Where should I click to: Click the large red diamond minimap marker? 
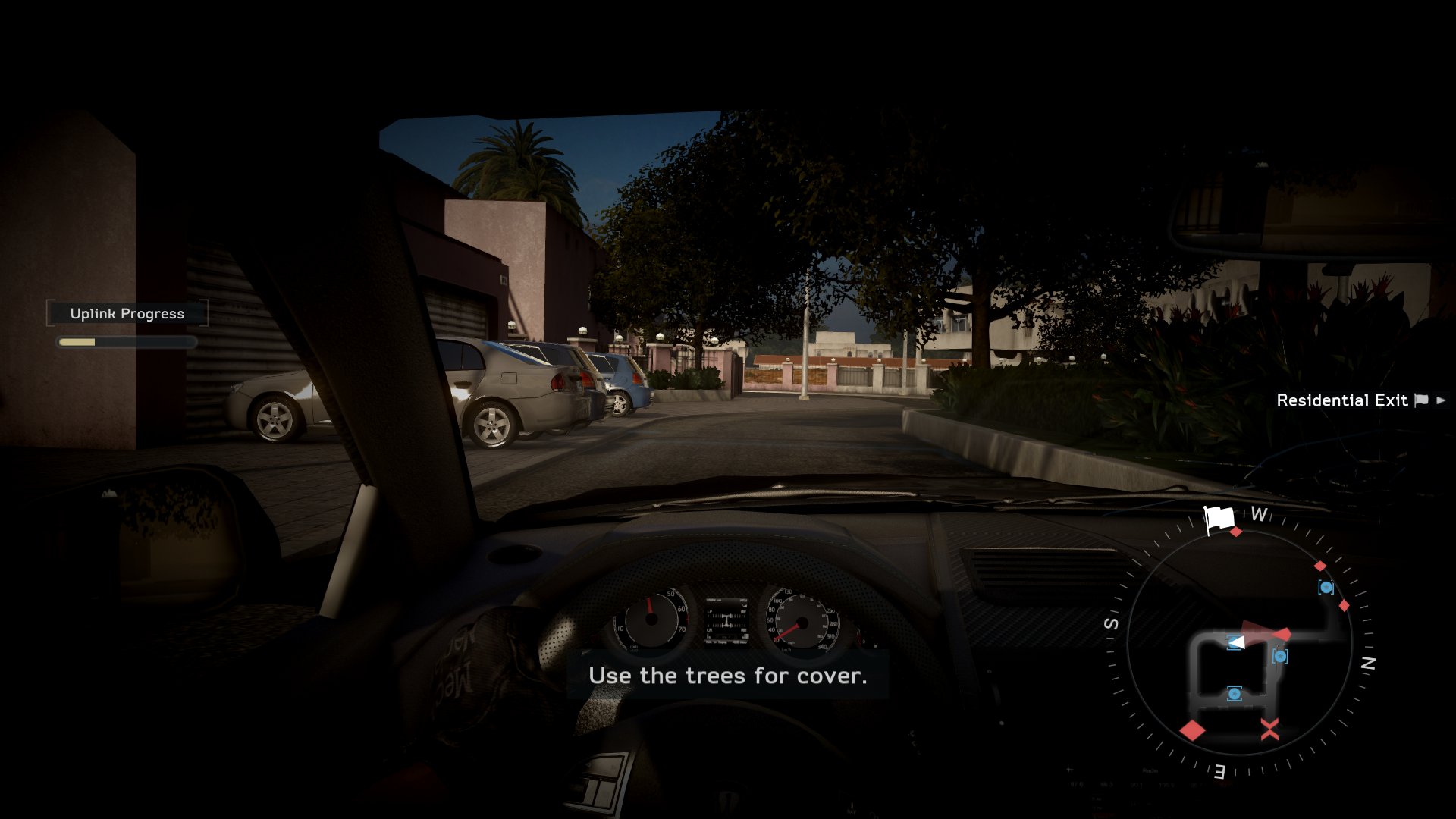click(1192, 730)
